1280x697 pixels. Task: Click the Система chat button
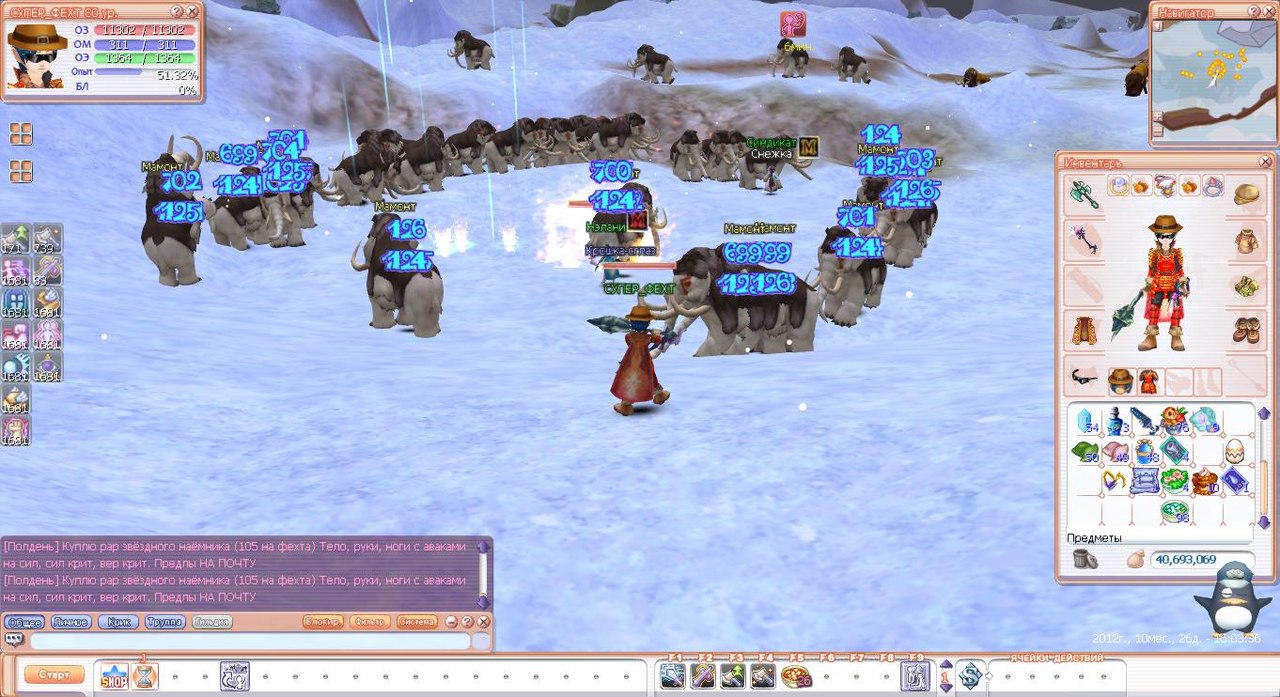417,622
